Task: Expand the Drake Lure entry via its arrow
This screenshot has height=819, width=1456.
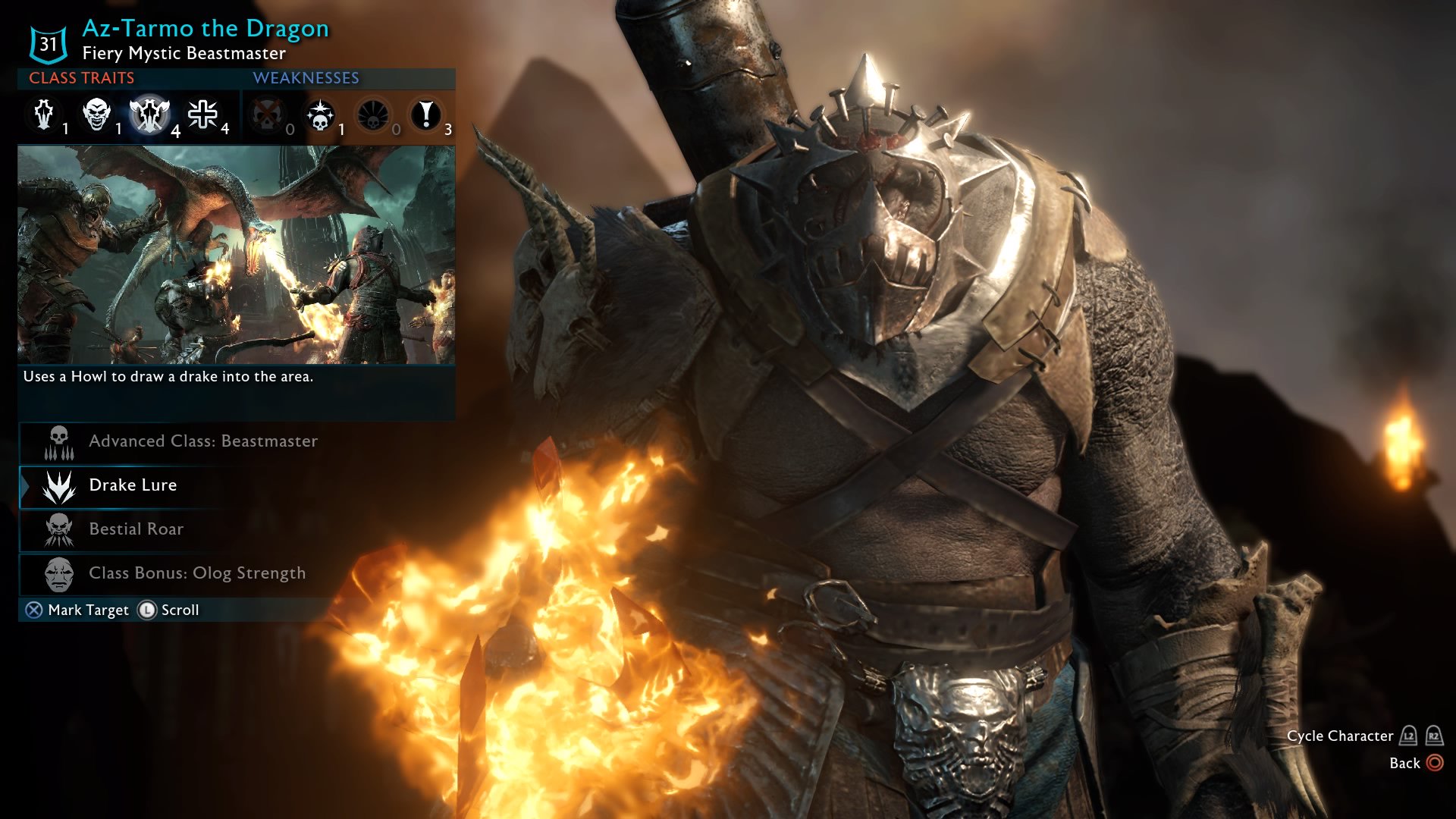Action: click(24, 485)
